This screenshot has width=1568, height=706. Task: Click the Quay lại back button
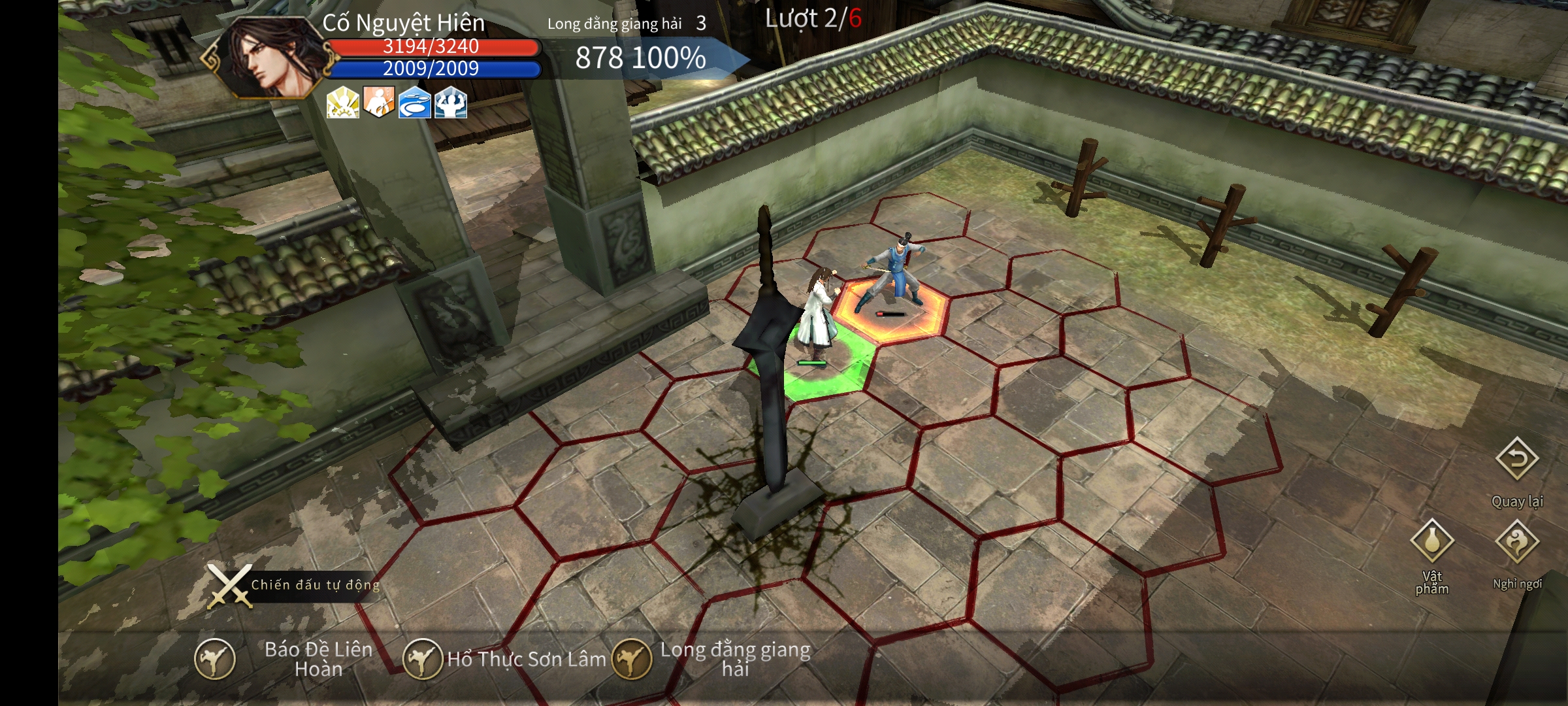click(1517, 460)
